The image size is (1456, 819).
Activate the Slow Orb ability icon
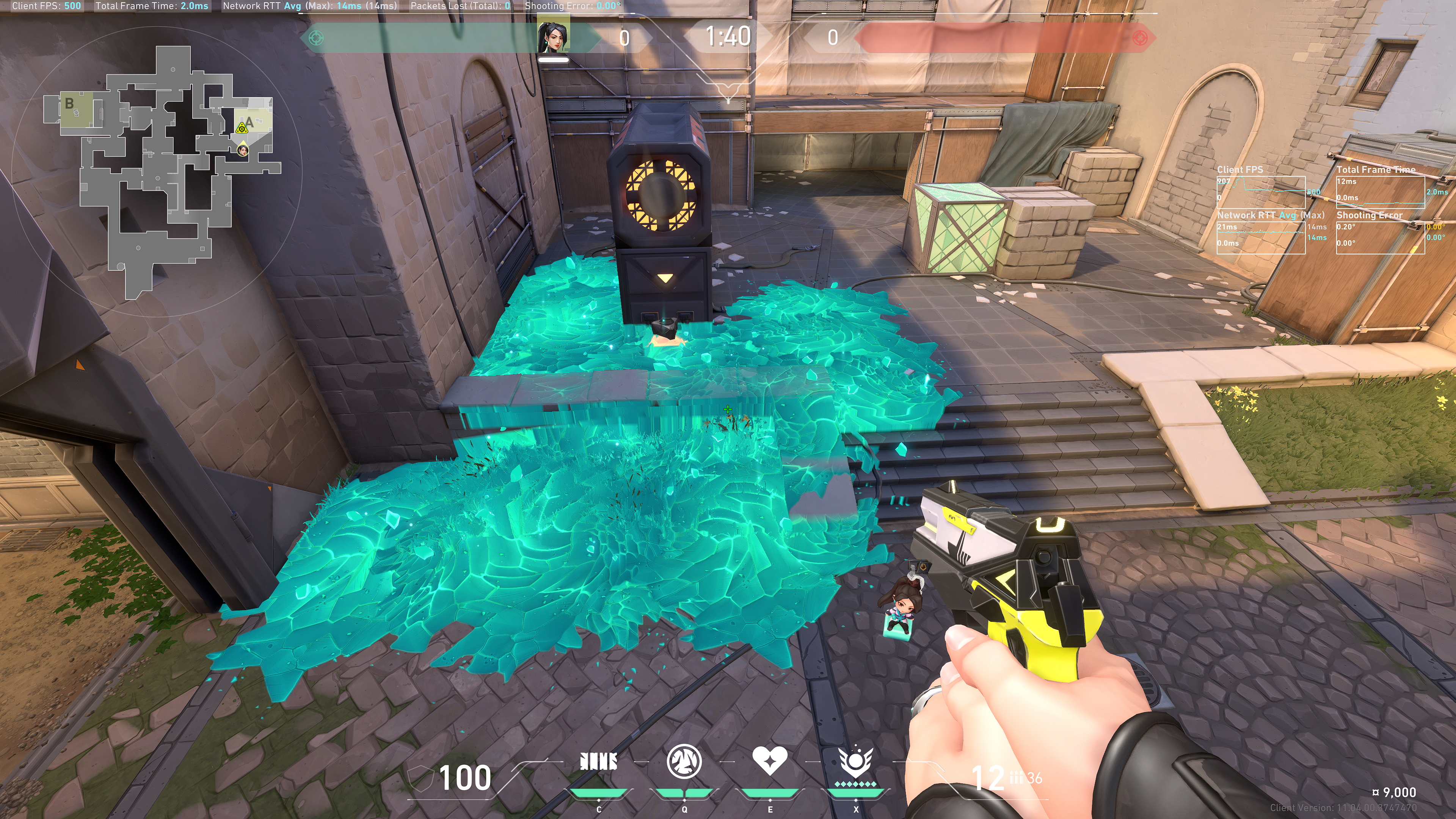(x=684, y=761)
